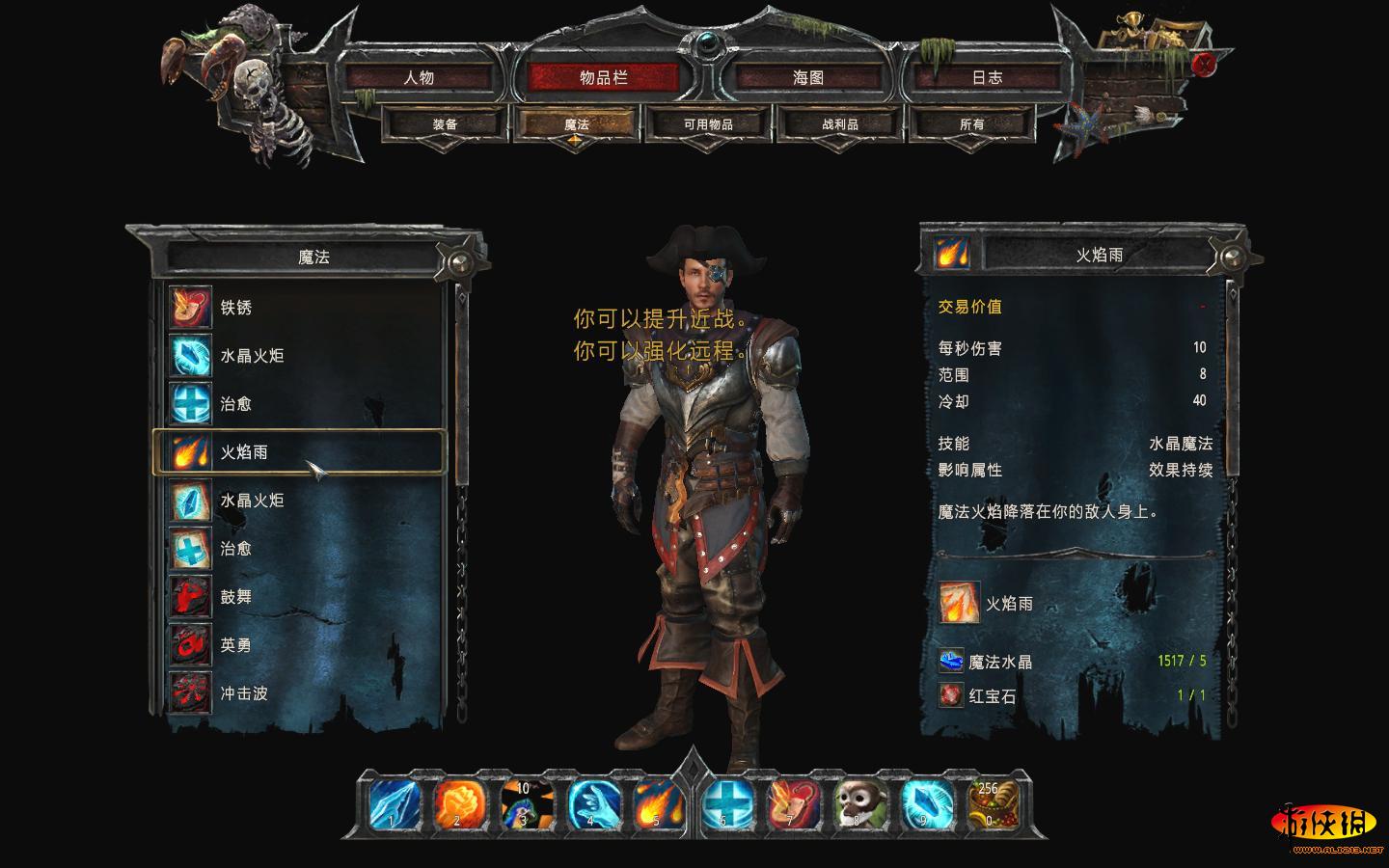Switch to the 战利品 loot category
Image resolution: width=1389 pixels, height=868 pixels.
[840, 124]
